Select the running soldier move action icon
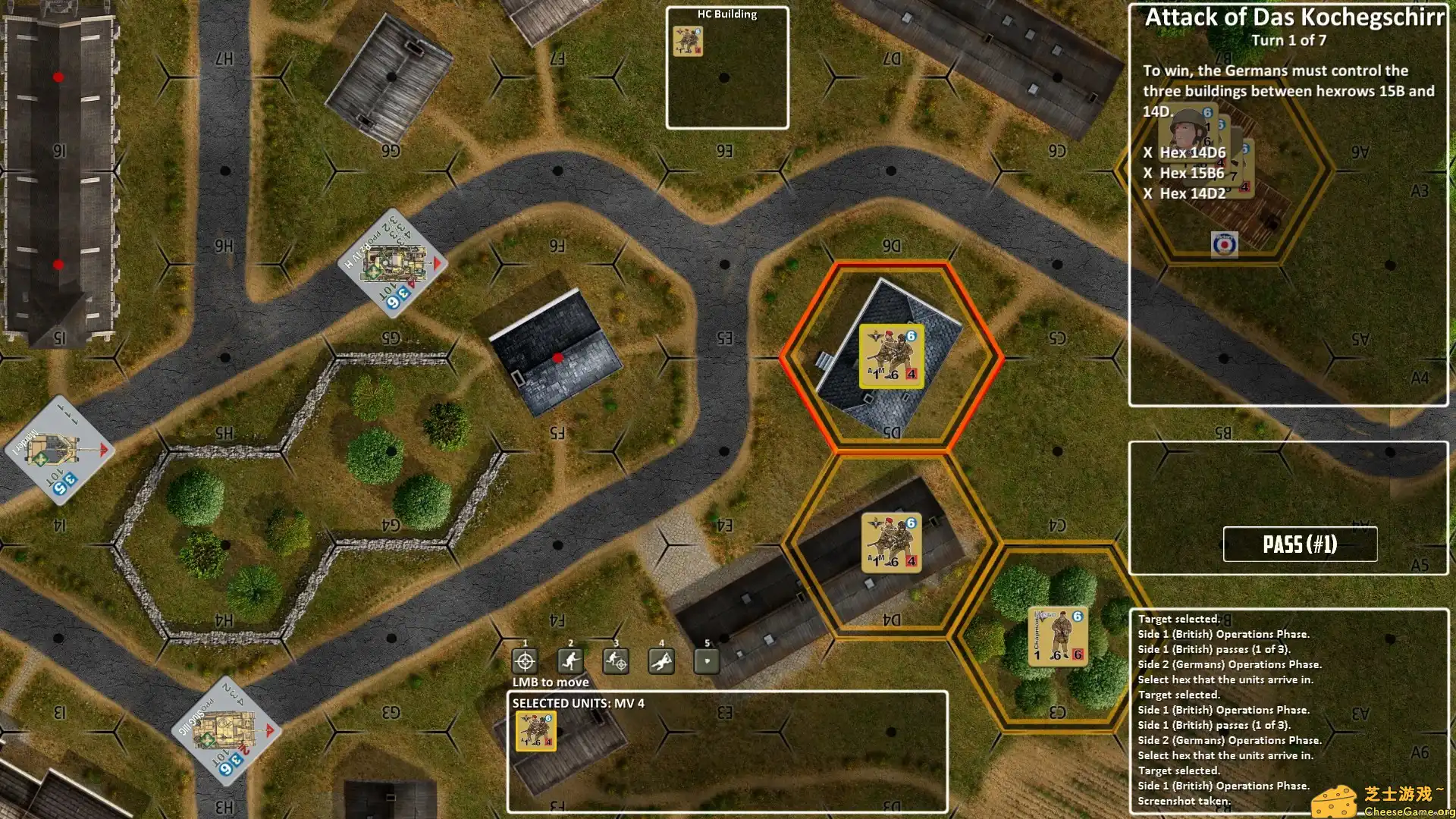This screenshot has width=1456, height=819. point(570,661)
